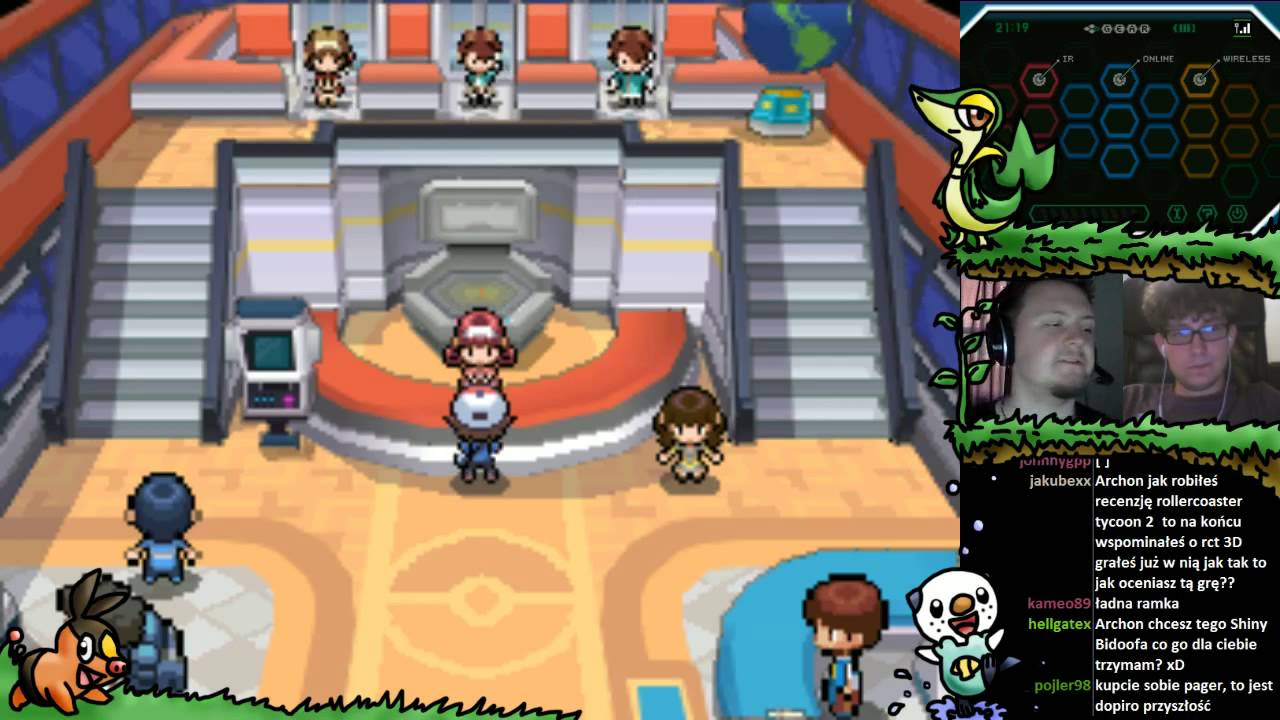
Task: Toggle the C-Gear power button
Action: 1237,213
